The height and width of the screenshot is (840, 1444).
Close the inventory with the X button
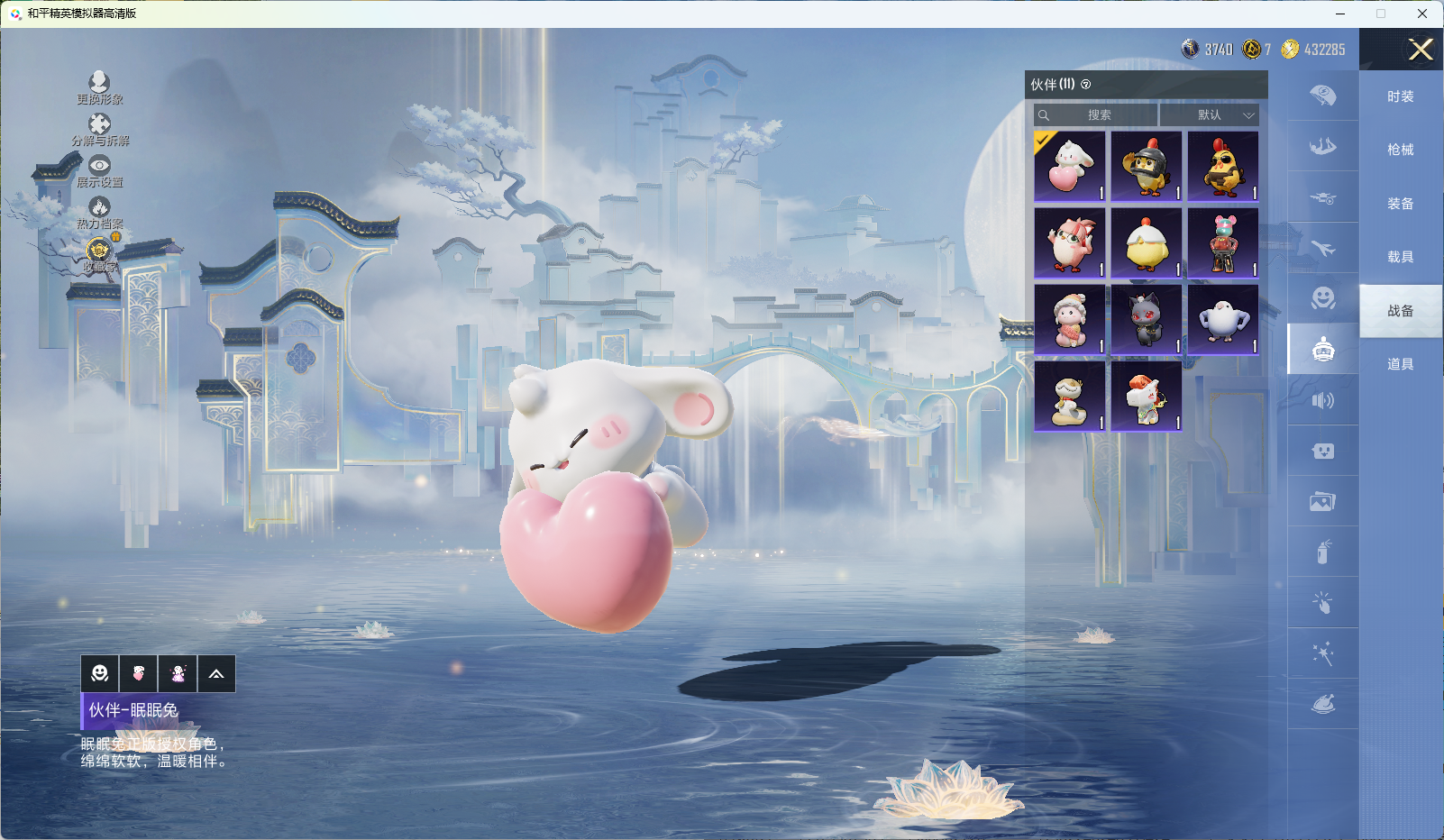click(x=1421, y=50)
